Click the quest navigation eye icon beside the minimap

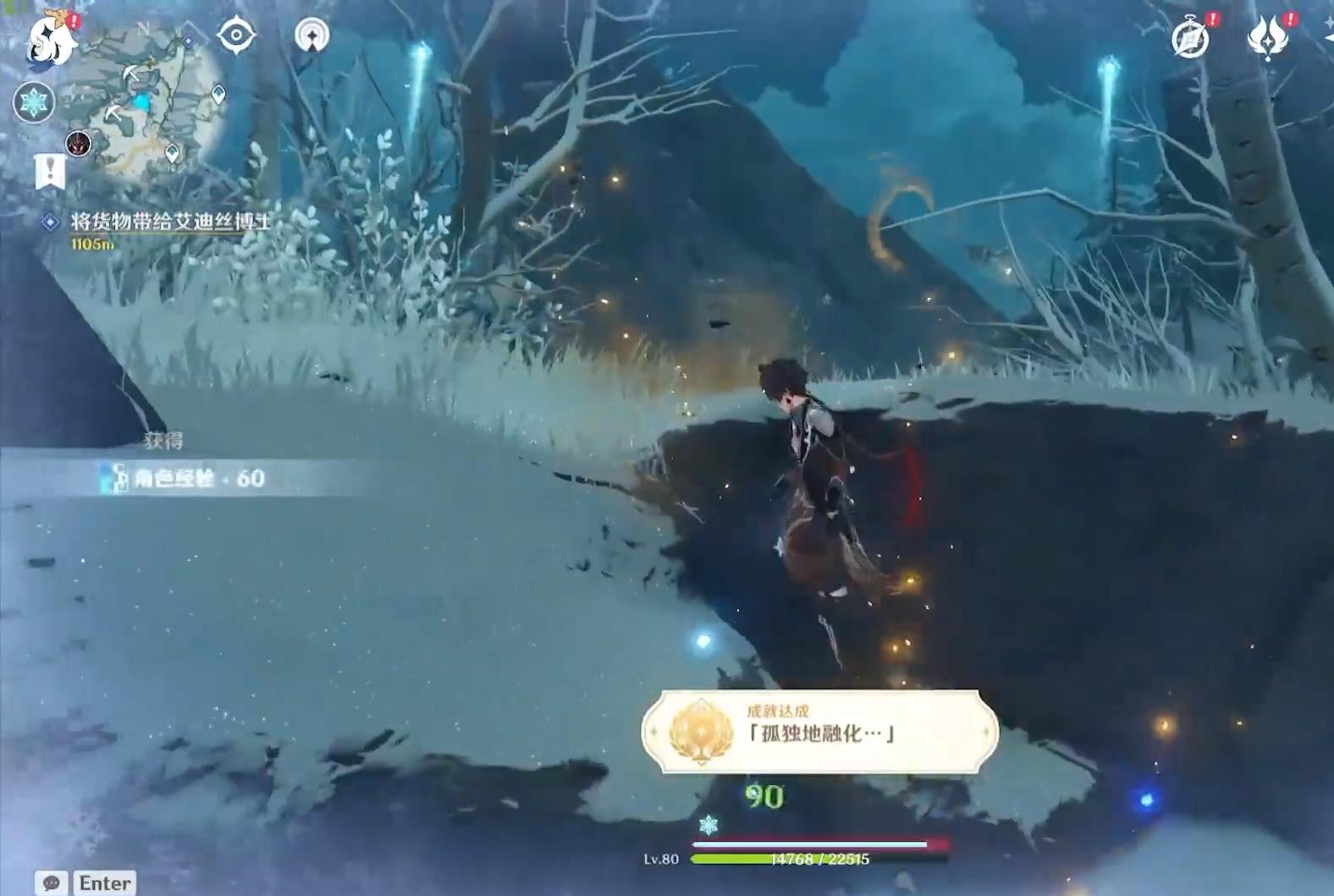235,36
